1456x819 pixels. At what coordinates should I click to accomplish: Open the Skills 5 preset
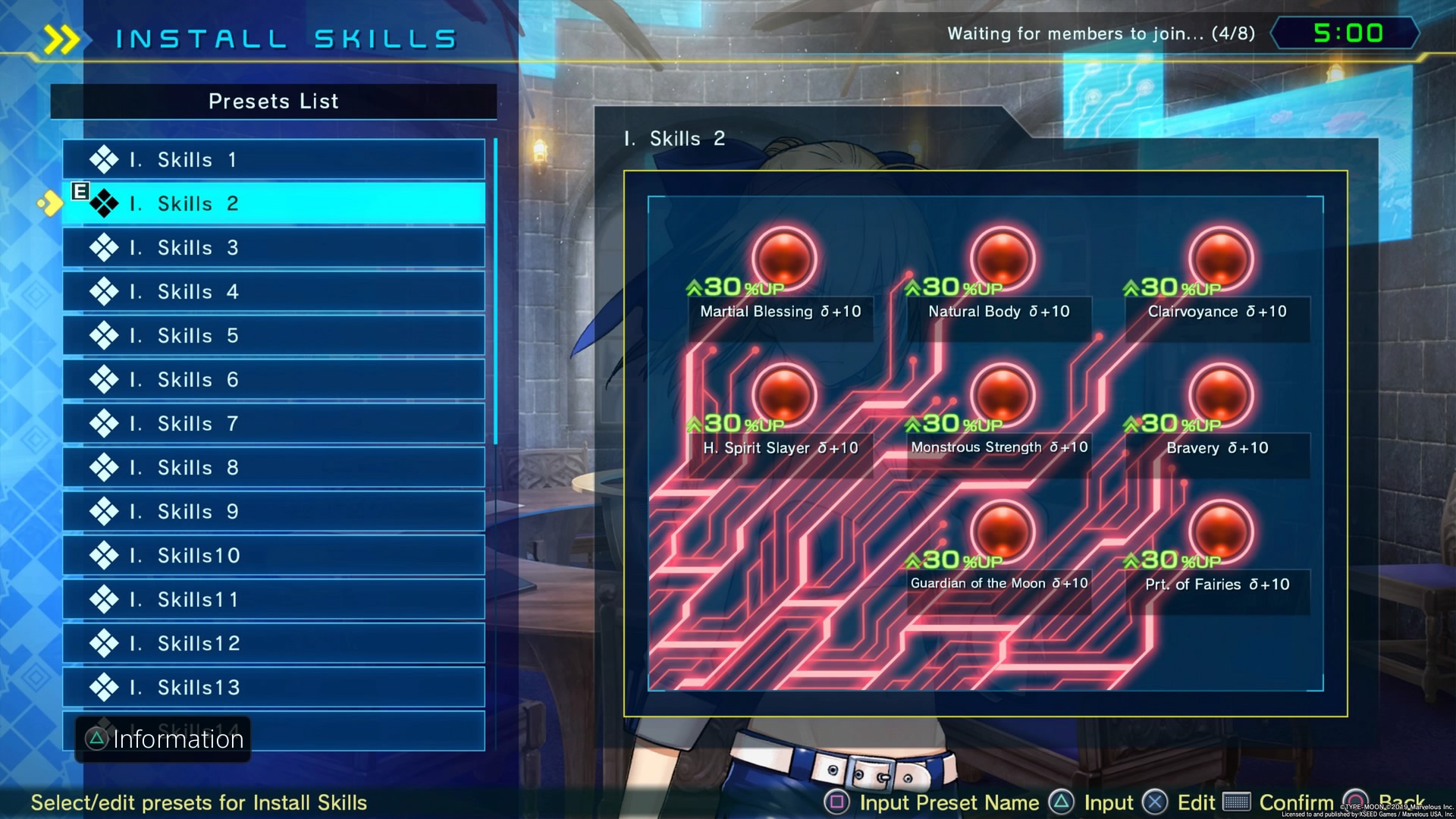point(273,336)
